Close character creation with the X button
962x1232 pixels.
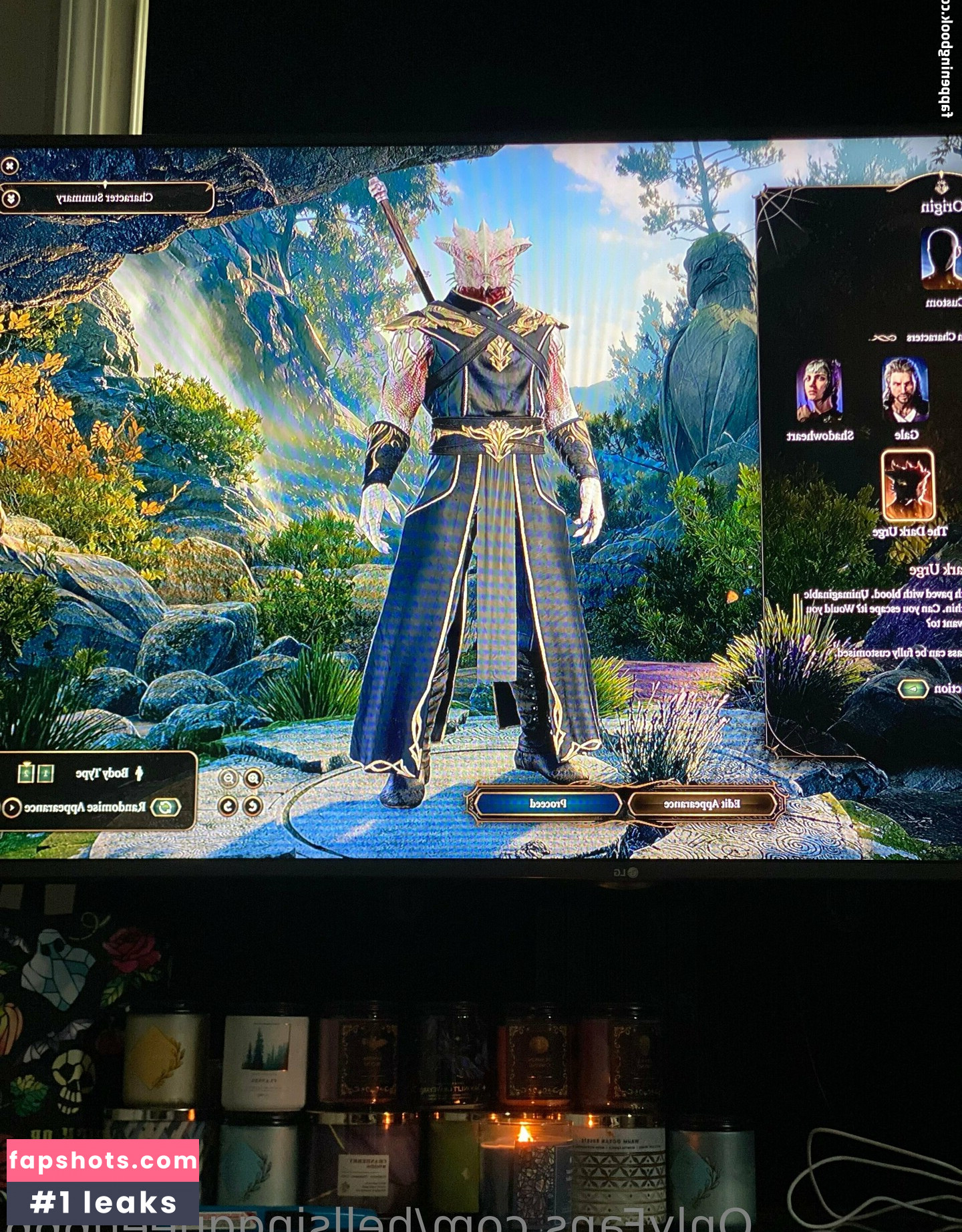click(x=9, y=165)
